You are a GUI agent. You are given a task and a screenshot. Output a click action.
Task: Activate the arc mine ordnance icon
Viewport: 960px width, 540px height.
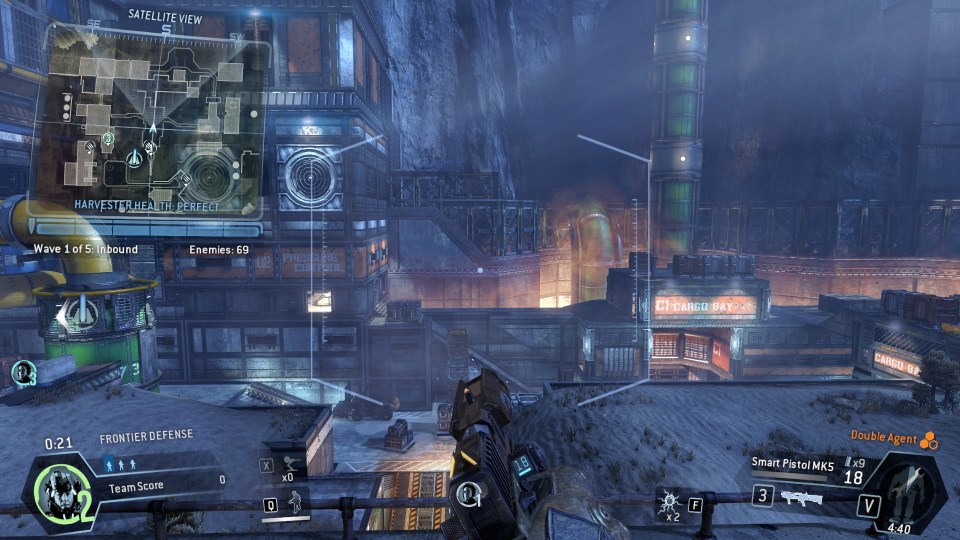click(x=668, y=497)
